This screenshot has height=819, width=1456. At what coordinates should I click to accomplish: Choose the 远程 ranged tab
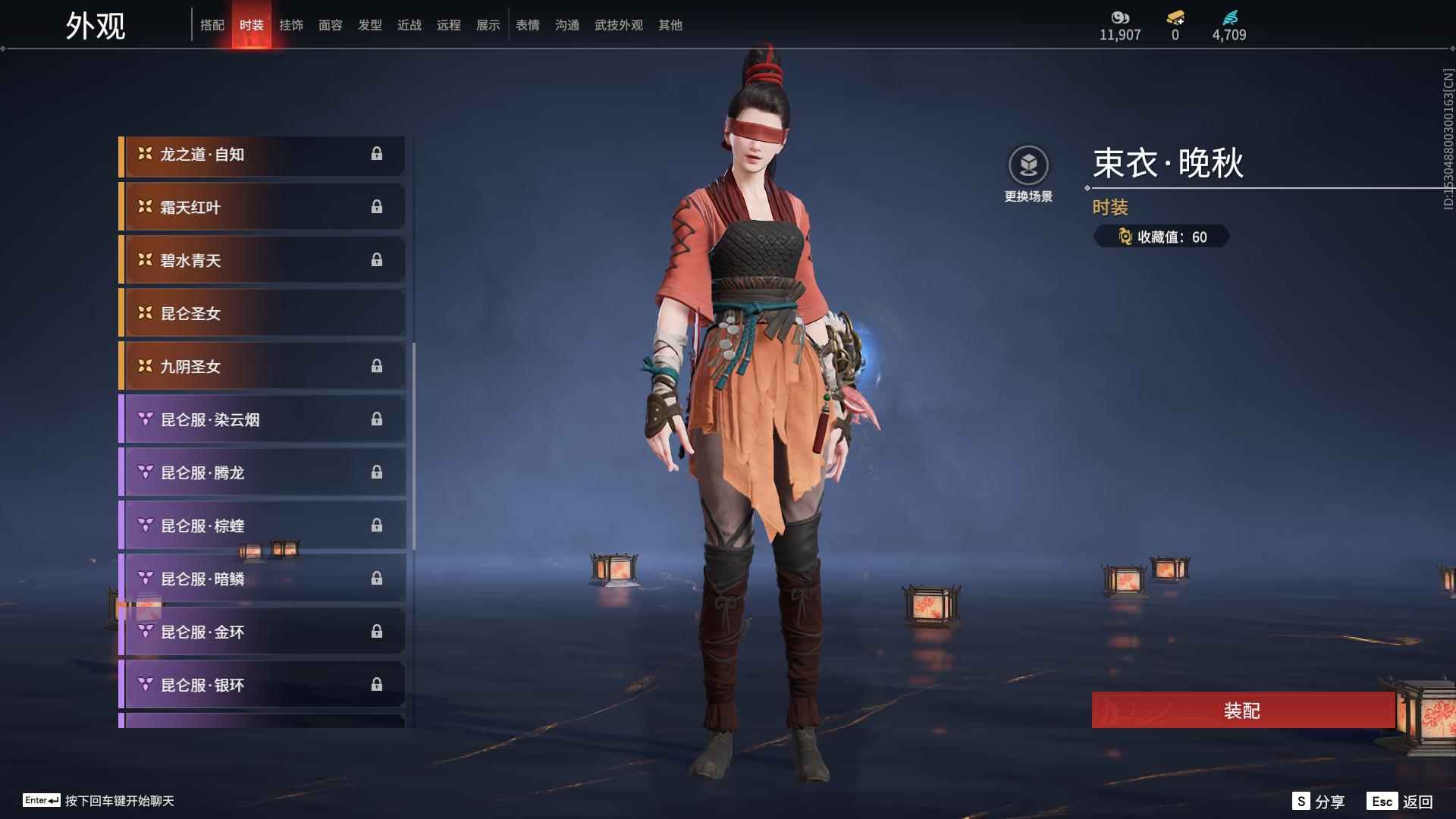[449, 25]
